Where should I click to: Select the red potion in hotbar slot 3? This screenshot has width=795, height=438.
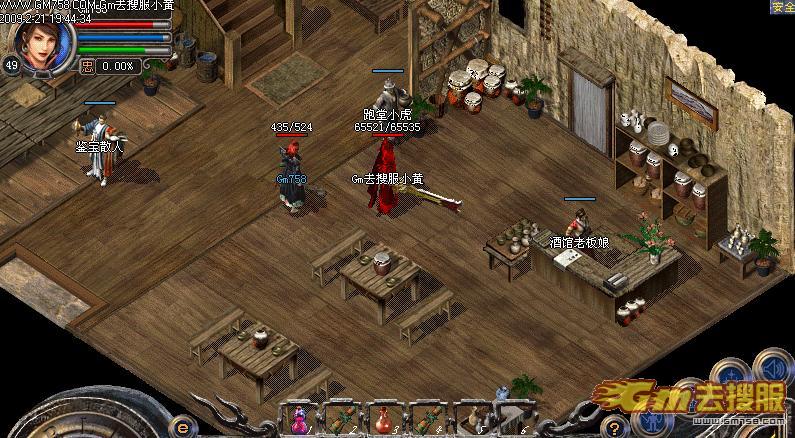click(x=383, y=420)
